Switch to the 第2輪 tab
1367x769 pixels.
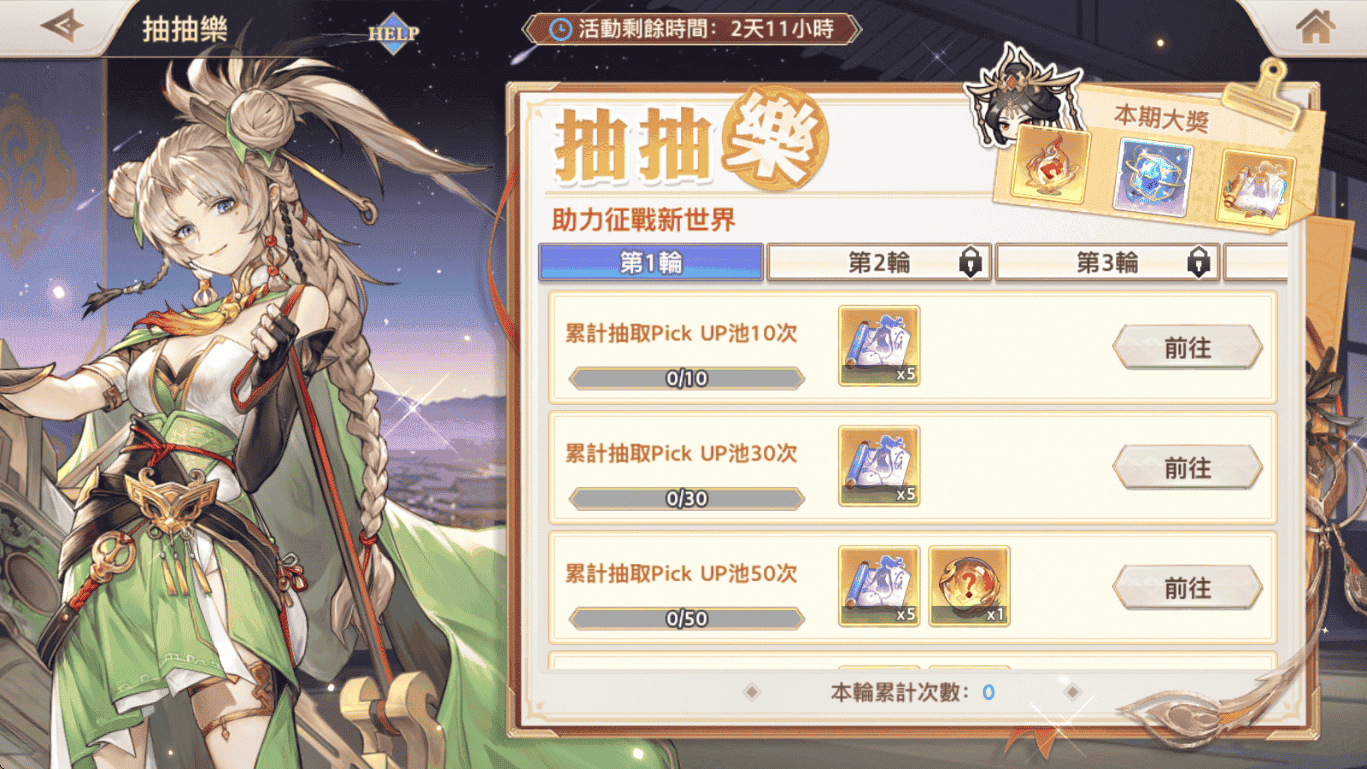(x=880, y=263)
